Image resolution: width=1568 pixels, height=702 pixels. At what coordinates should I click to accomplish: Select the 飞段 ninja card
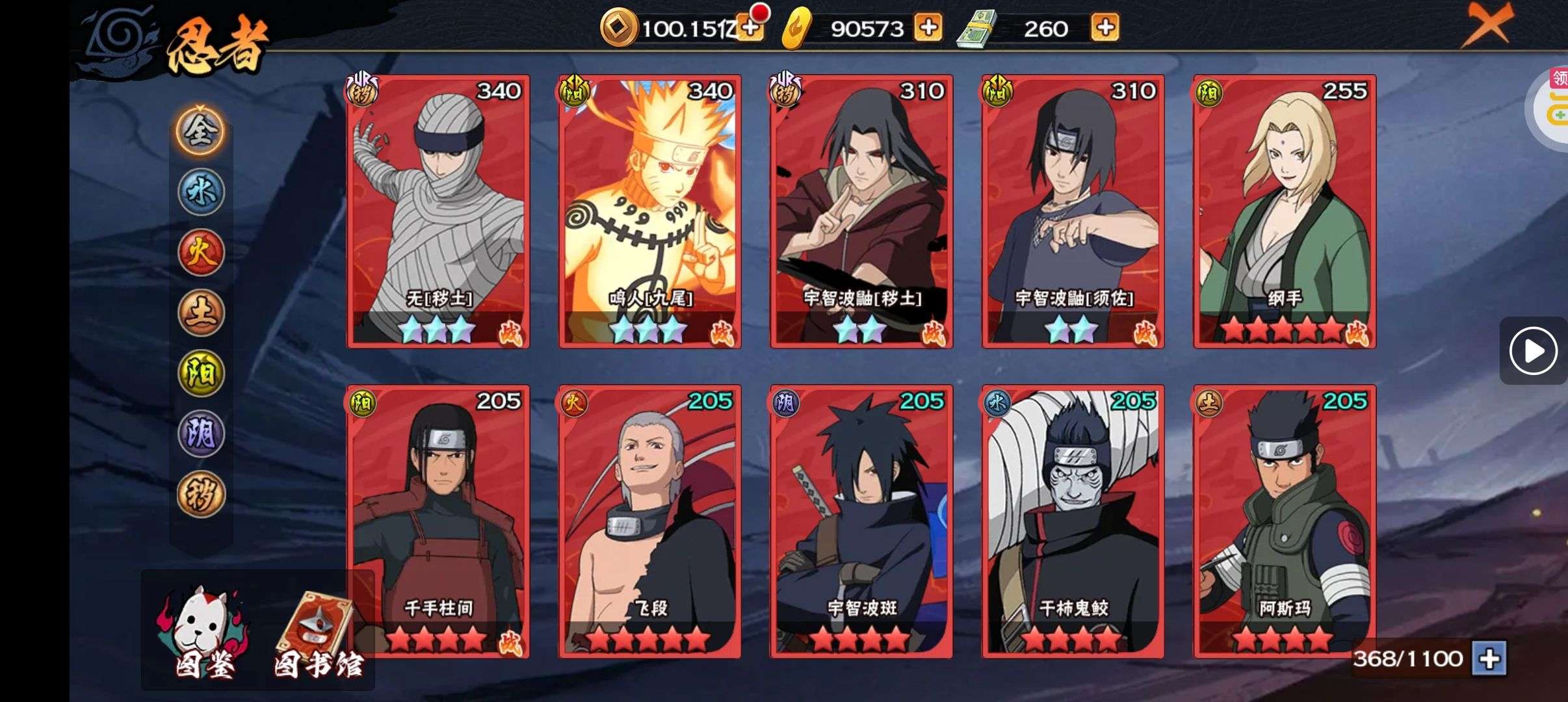click(650, 521)
